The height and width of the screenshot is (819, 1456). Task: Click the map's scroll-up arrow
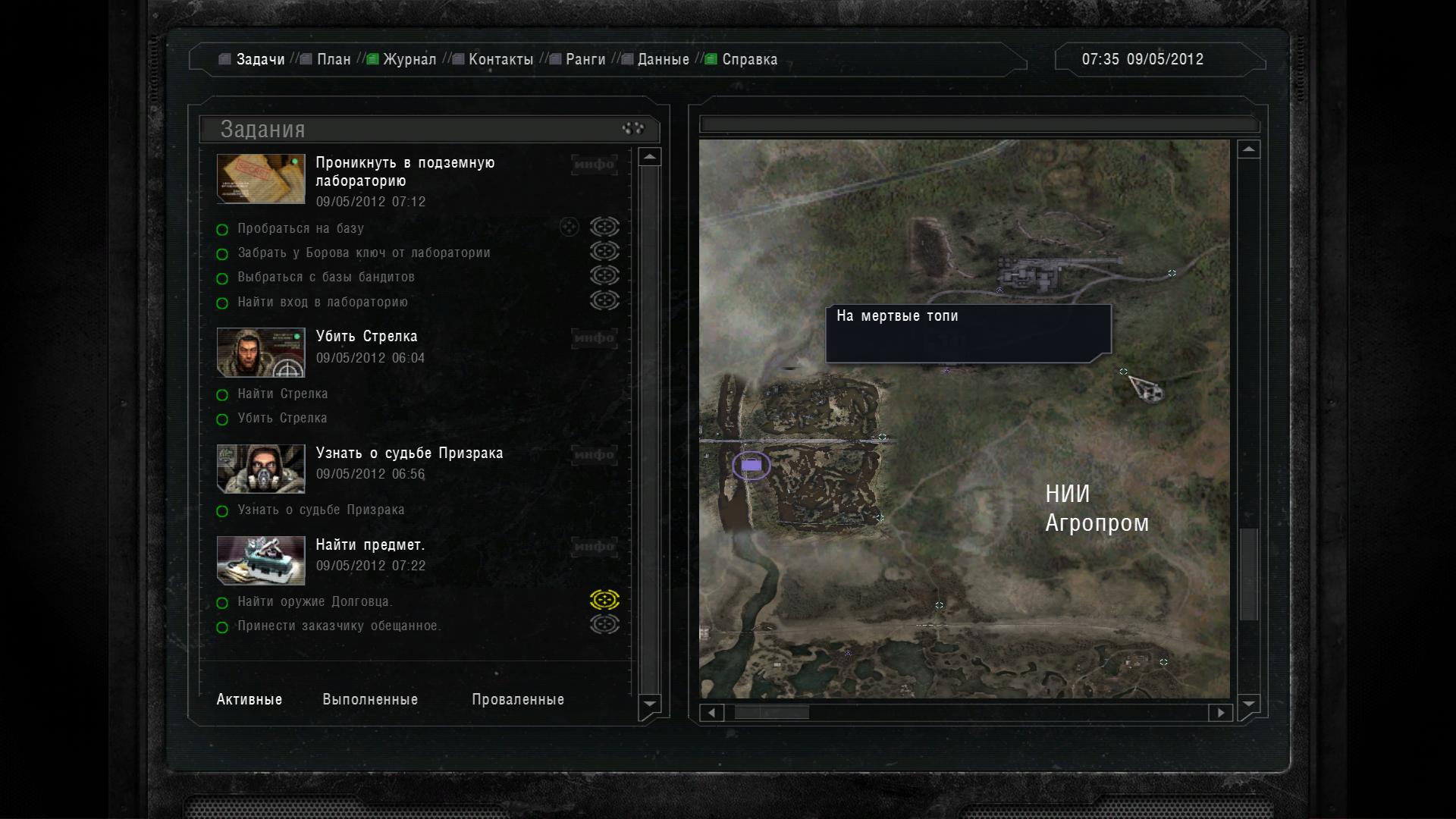coord(1248,149)
